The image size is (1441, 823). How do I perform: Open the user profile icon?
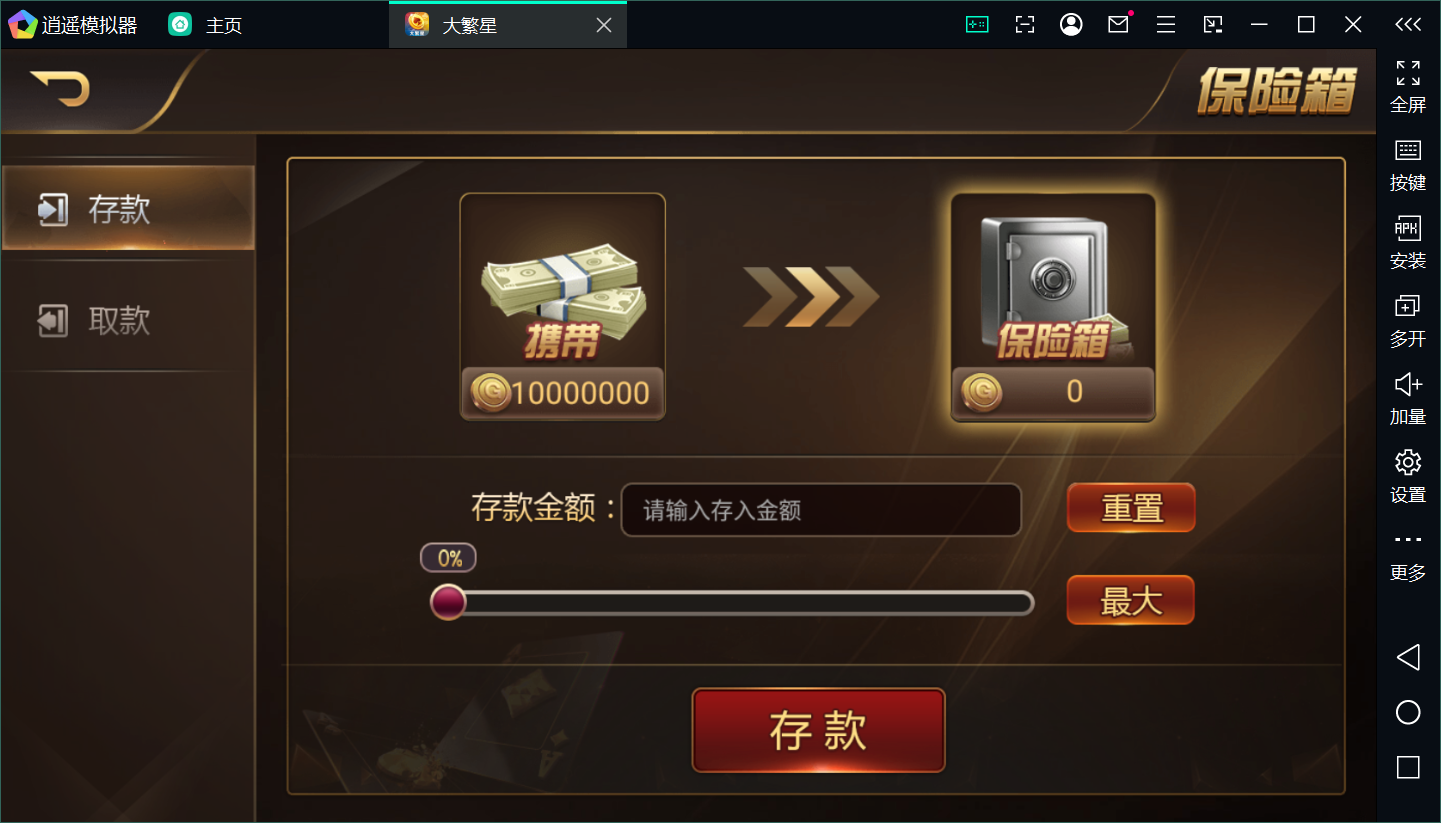pyautogui.click(x=1070, y=23)
